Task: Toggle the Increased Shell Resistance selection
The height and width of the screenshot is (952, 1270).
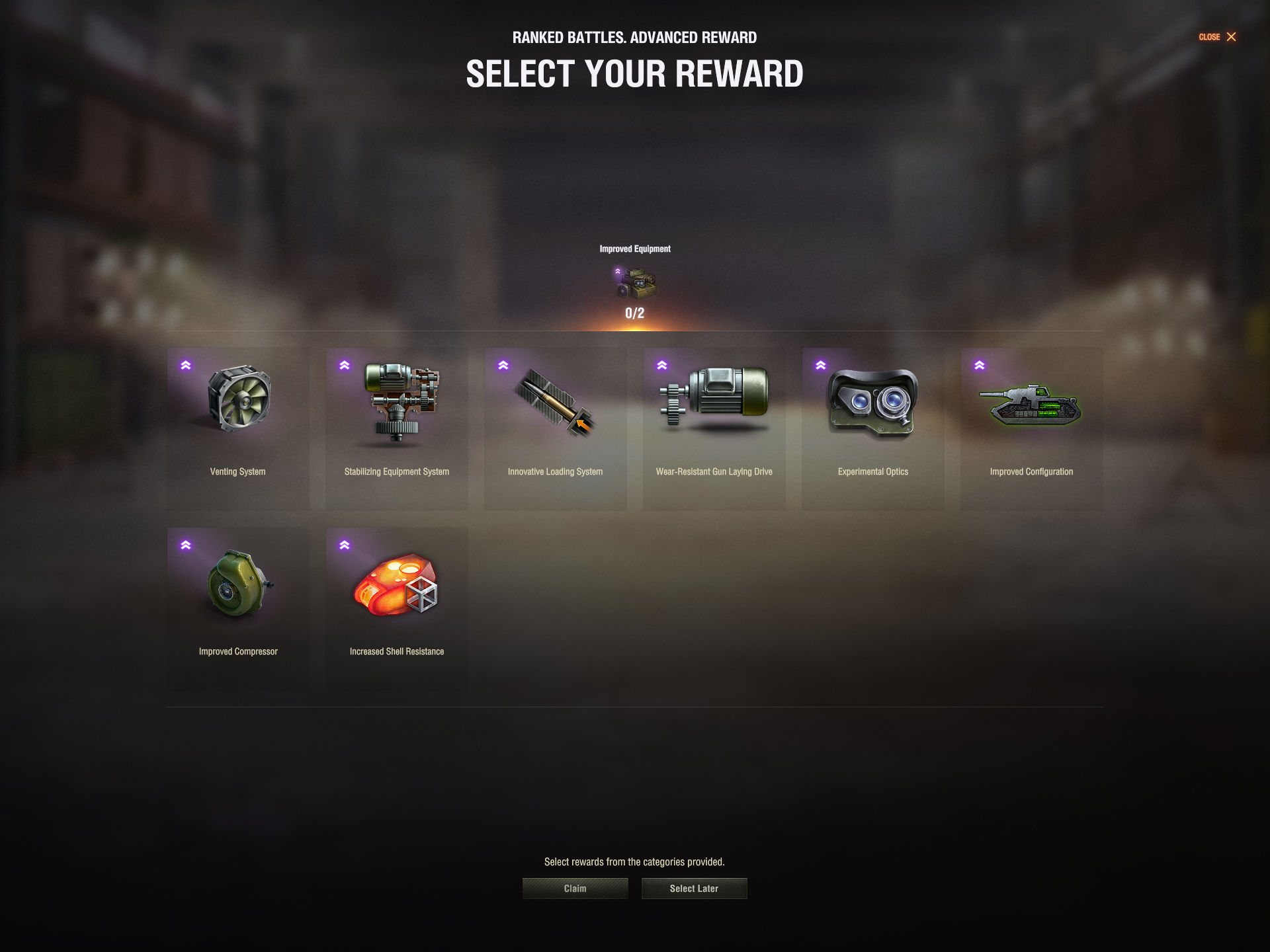Action: [397, 607]
